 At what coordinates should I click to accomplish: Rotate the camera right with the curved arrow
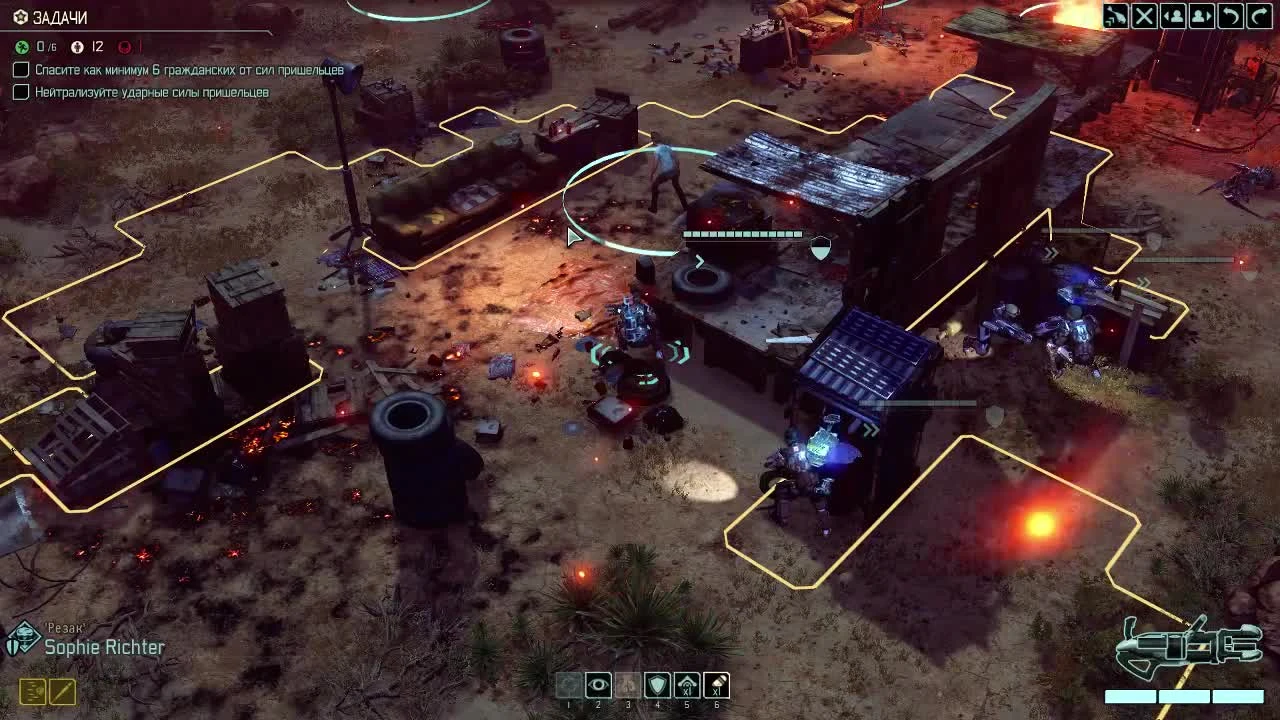[x=1258, y=15]
